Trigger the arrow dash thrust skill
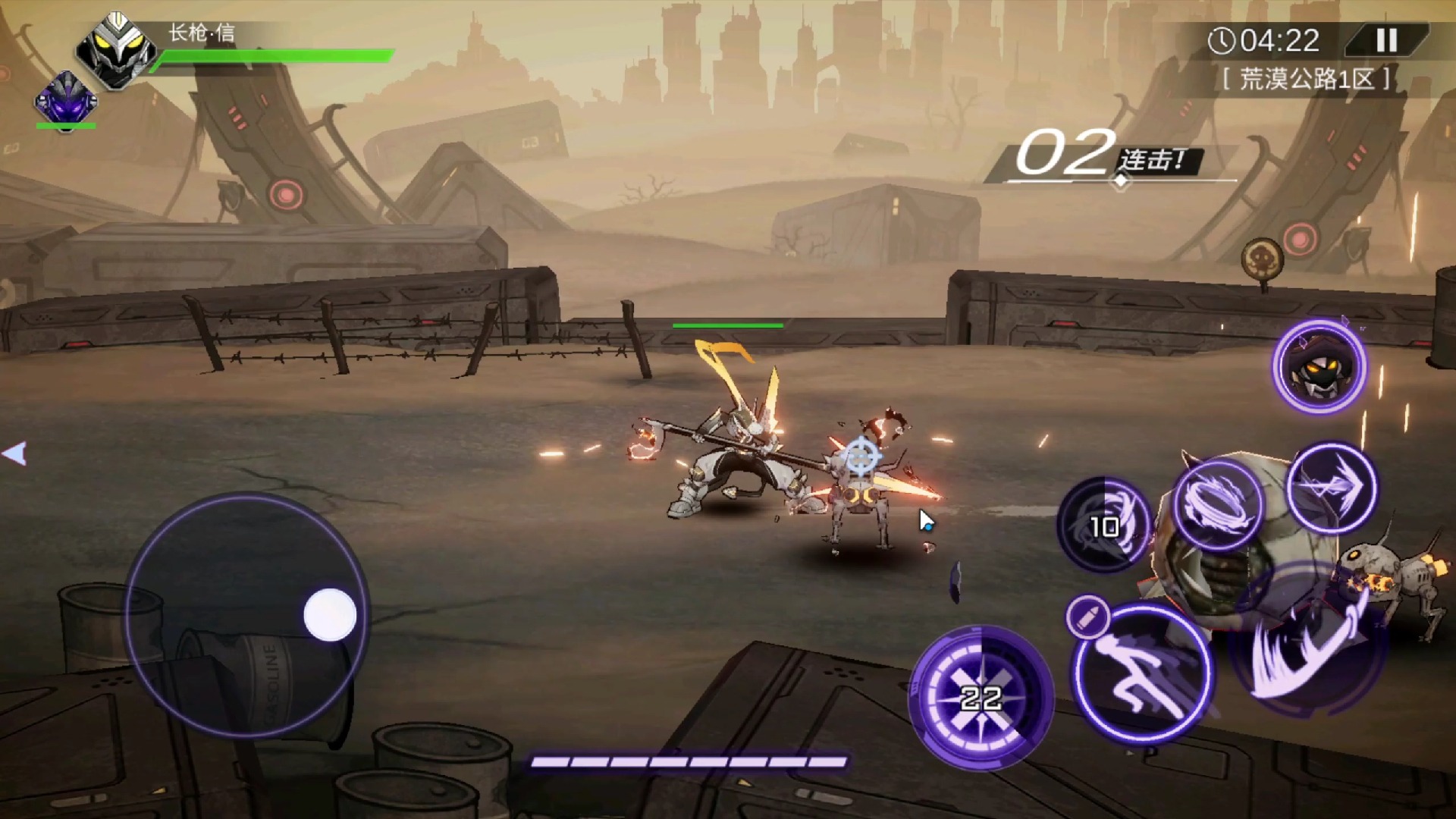Image resolution: width=1456 pixels, height=819 pixels. 1332,488
